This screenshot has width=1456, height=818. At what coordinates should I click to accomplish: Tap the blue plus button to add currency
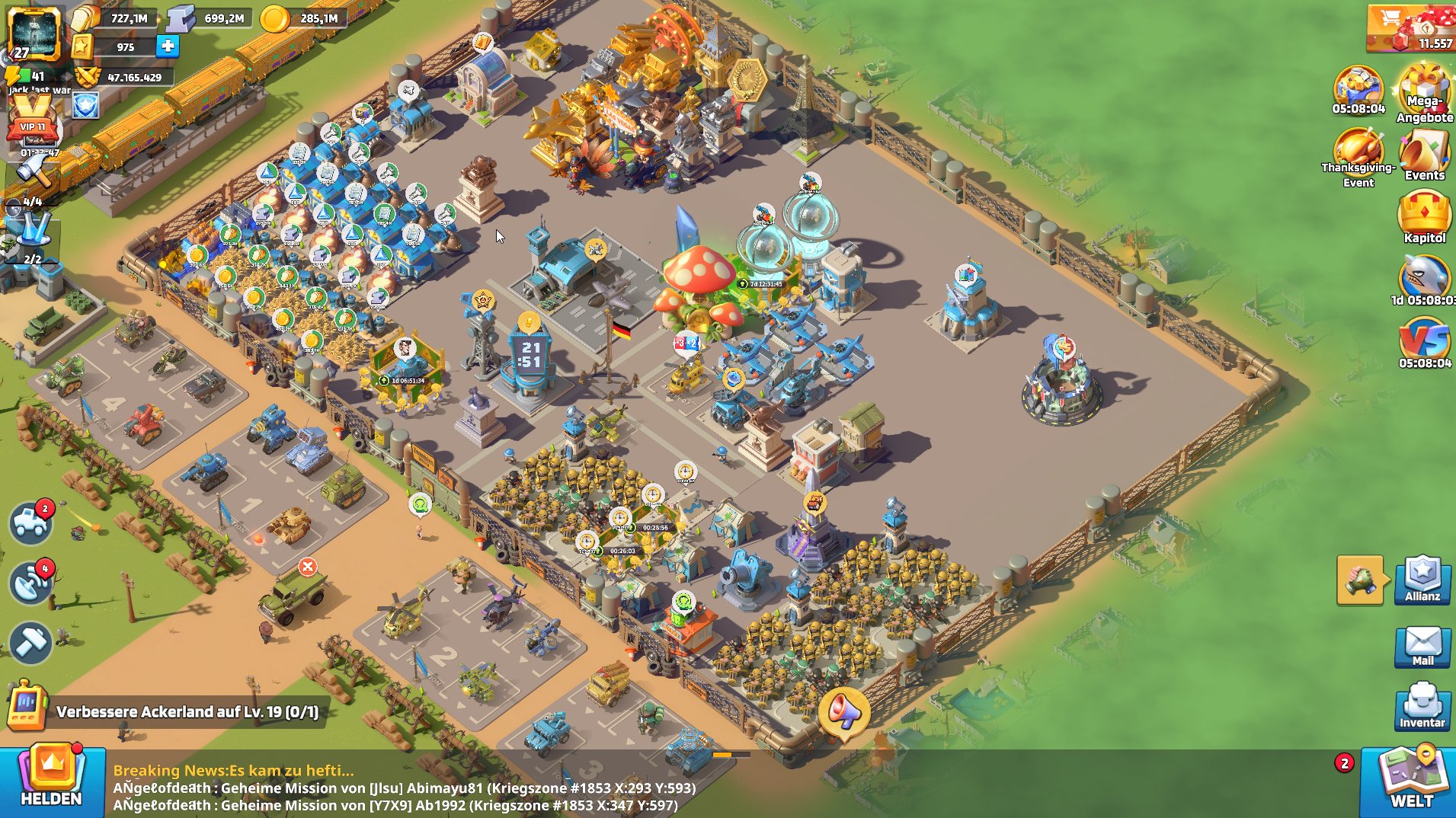168,46
